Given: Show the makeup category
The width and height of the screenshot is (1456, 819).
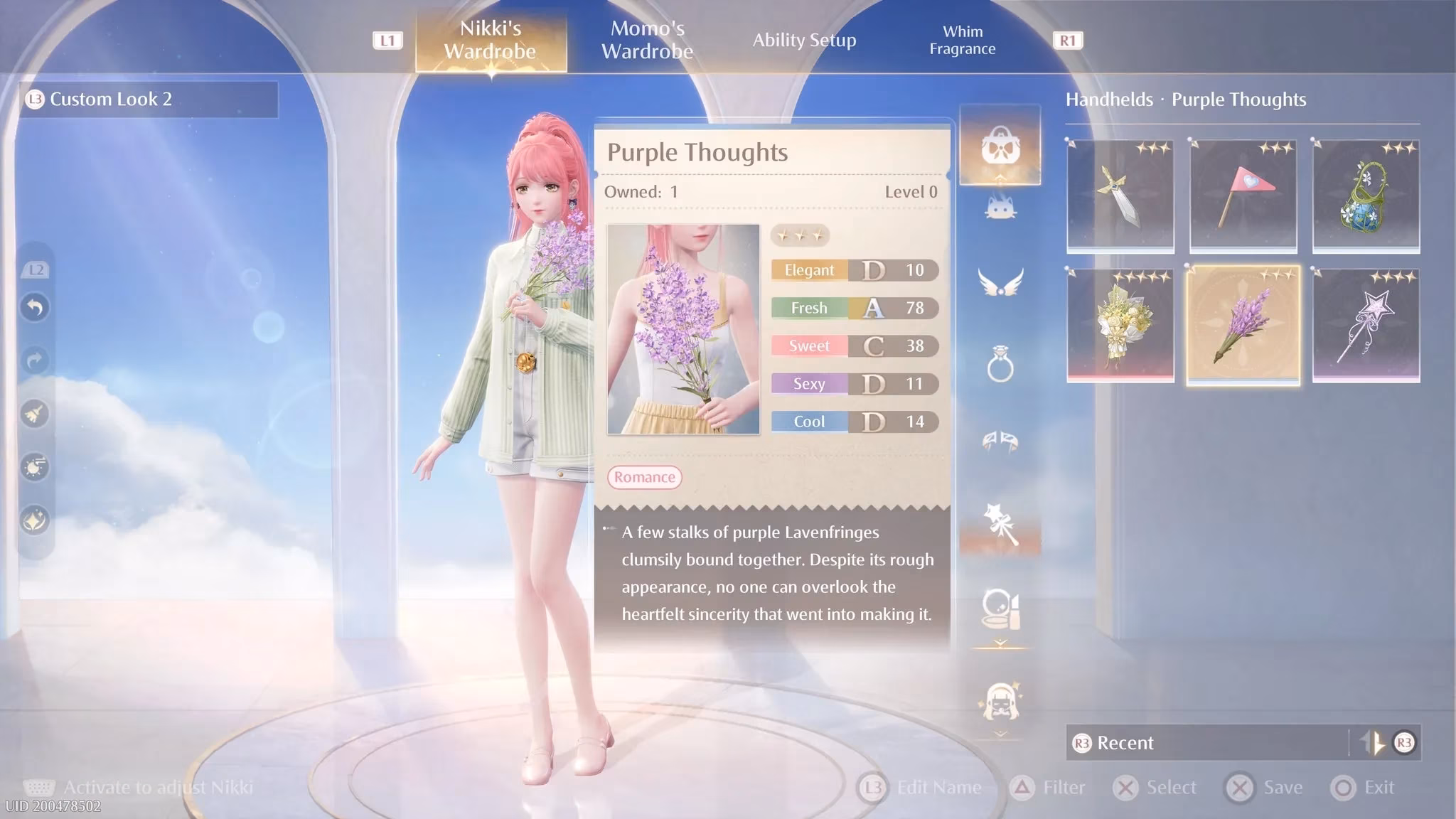Looking at the screenshot, I should click(x=1000, y=609).
